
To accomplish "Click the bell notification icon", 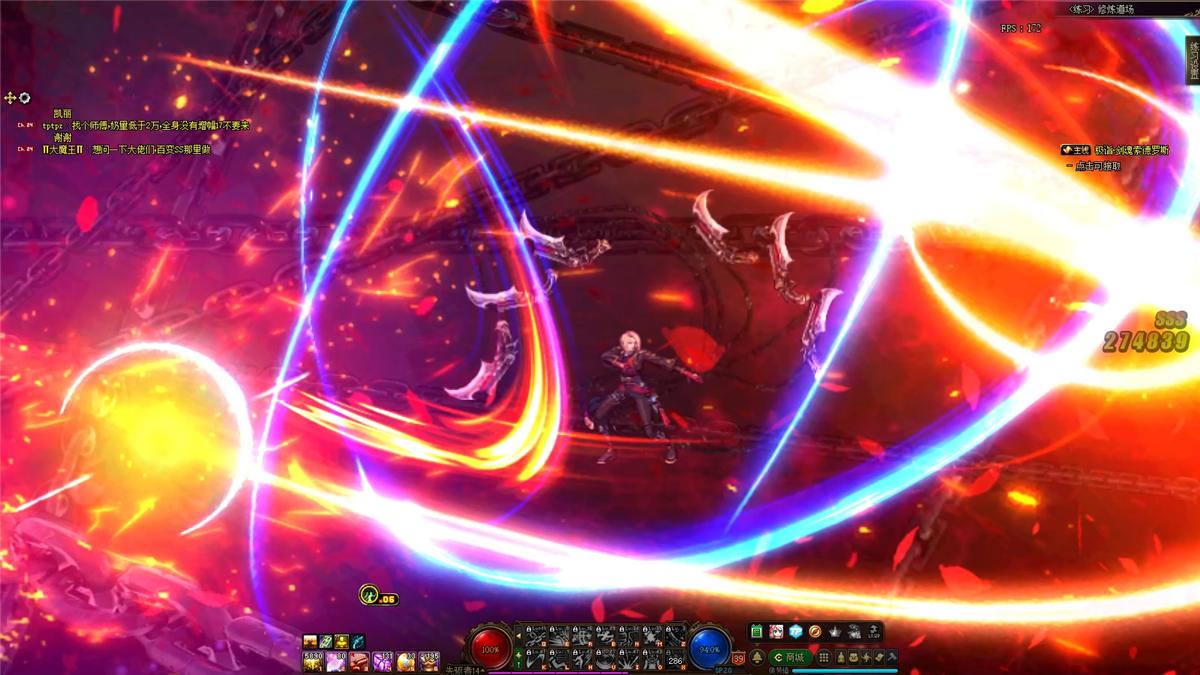I will click(758, 657).
